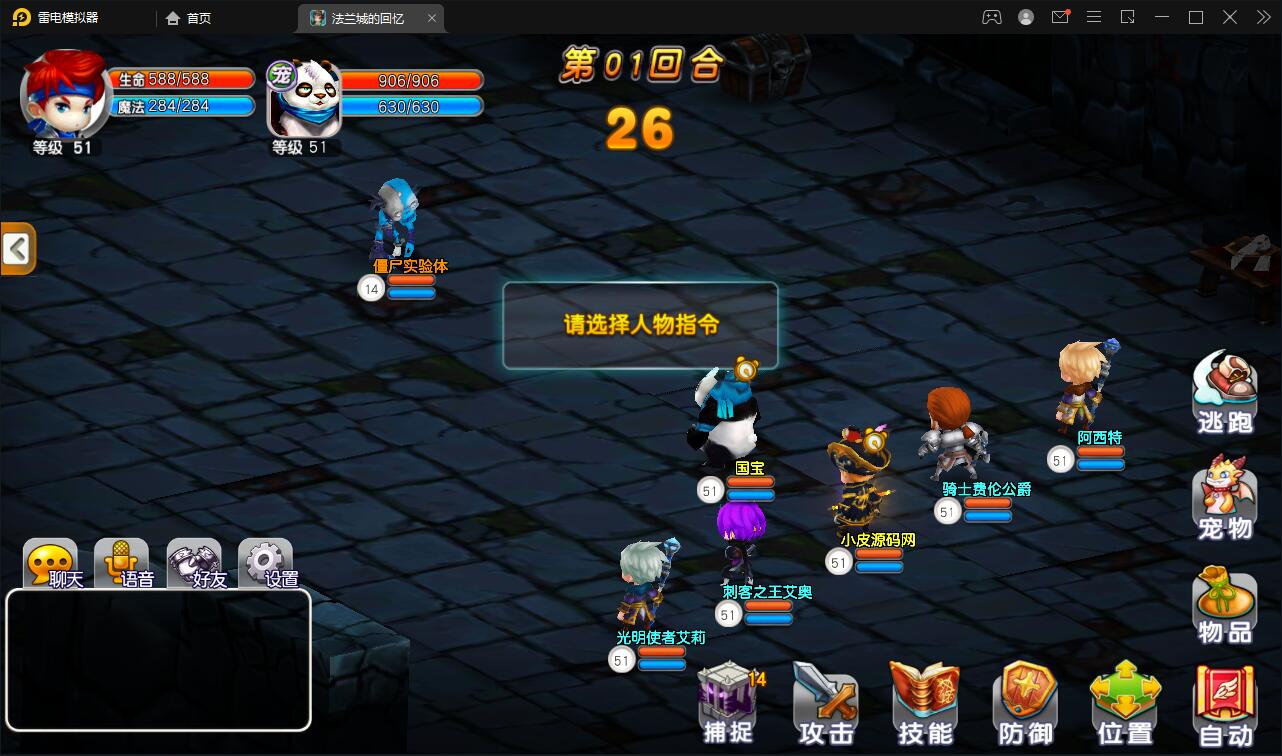This screenshot has height=756, width=1282.
Task: Click the empty chat message box
Action: click(158, 660)
